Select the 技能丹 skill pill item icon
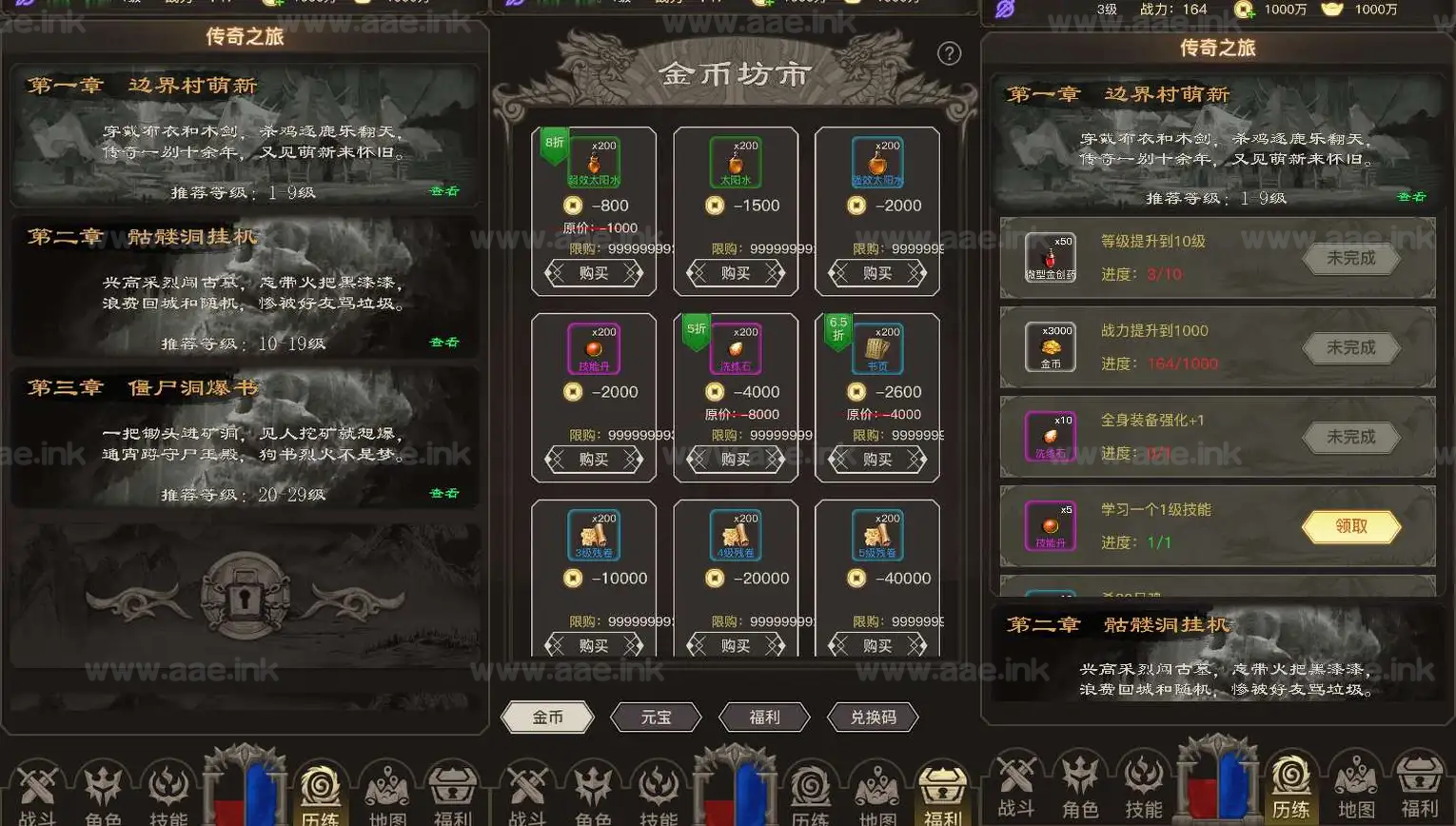This screenshot has width=1456, height=826. click(x=592, y=346)
